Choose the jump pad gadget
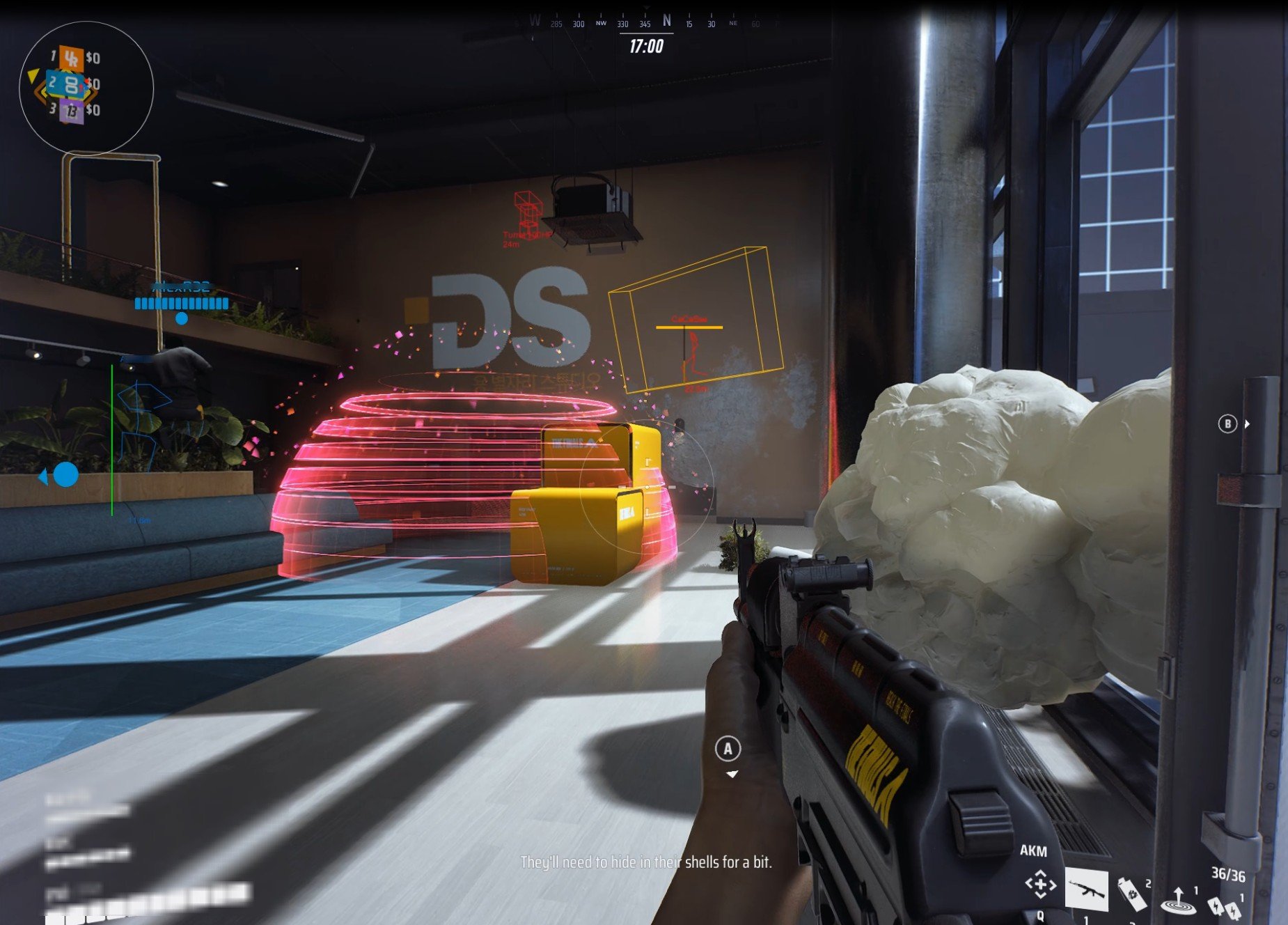1288x925 pixels. click(x=1178, y=900)
